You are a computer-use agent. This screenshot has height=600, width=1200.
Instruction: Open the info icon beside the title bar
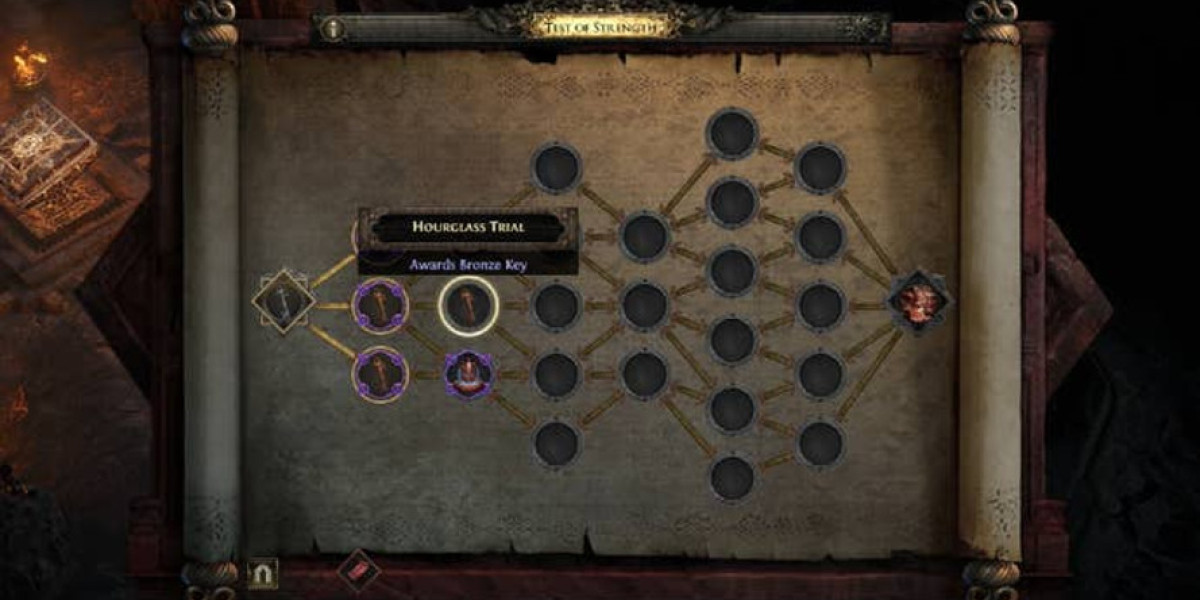(333, 30)
